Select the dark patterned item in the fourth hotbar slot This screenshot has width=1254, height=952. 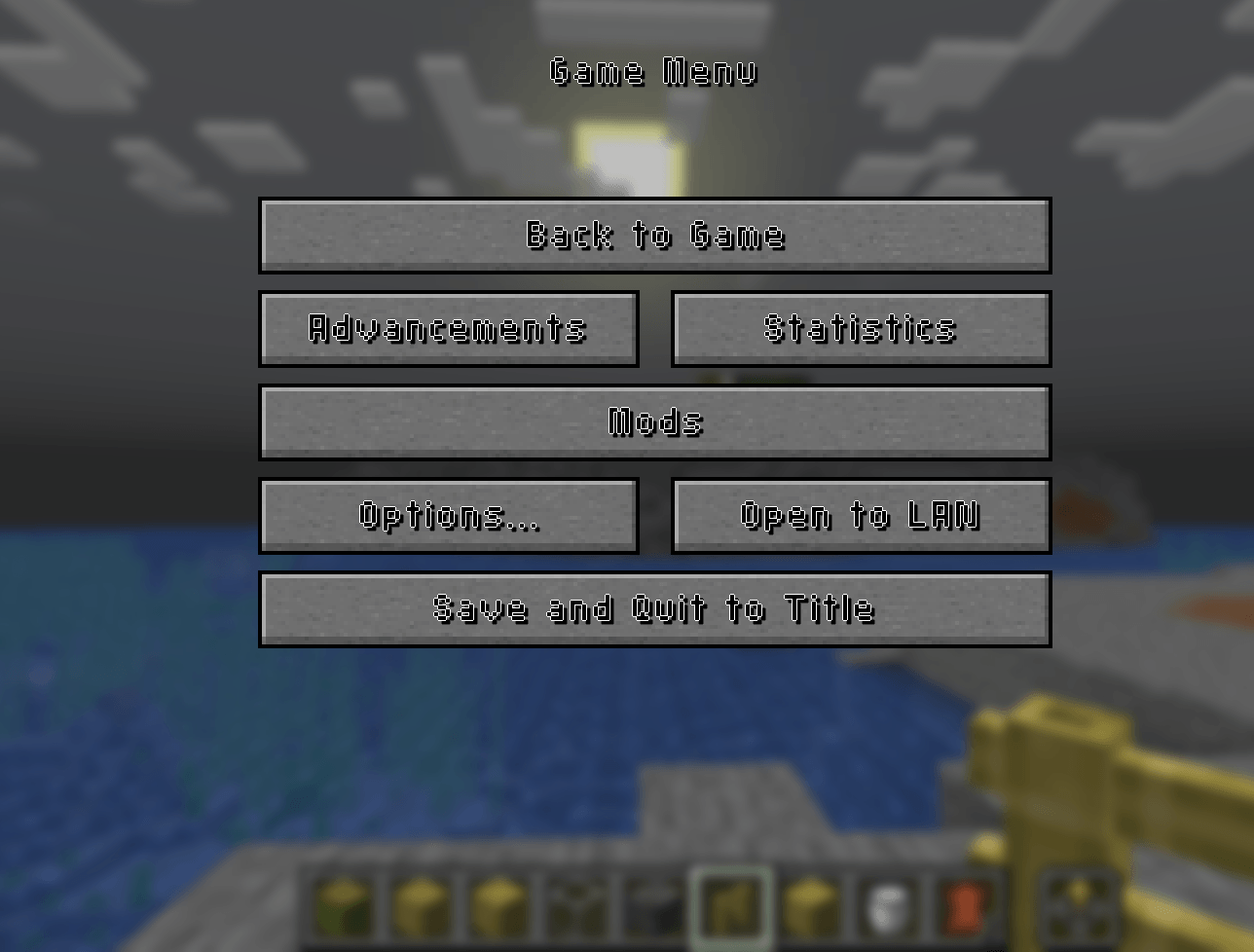(x=573, y=910)
